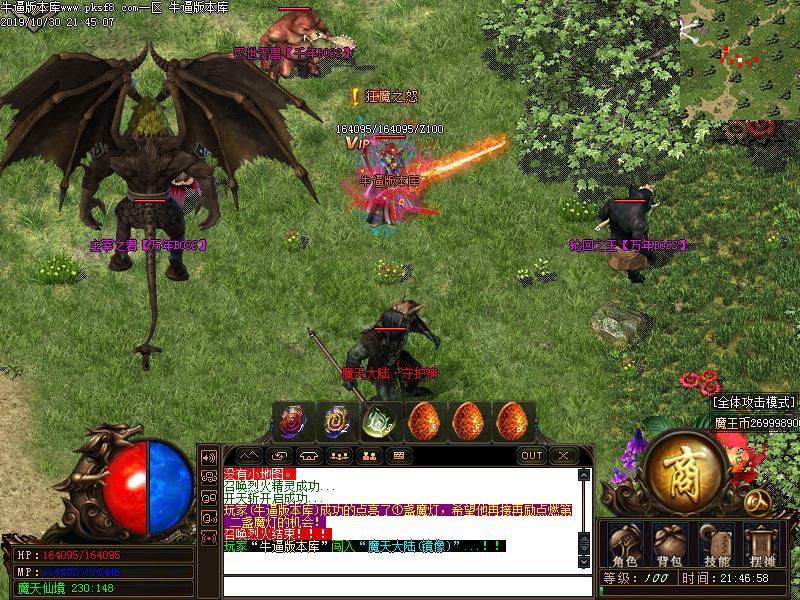The image size is (800, 600).
Task: Click the chat scrollbar's top arrow button
Action: pos(585,474)
